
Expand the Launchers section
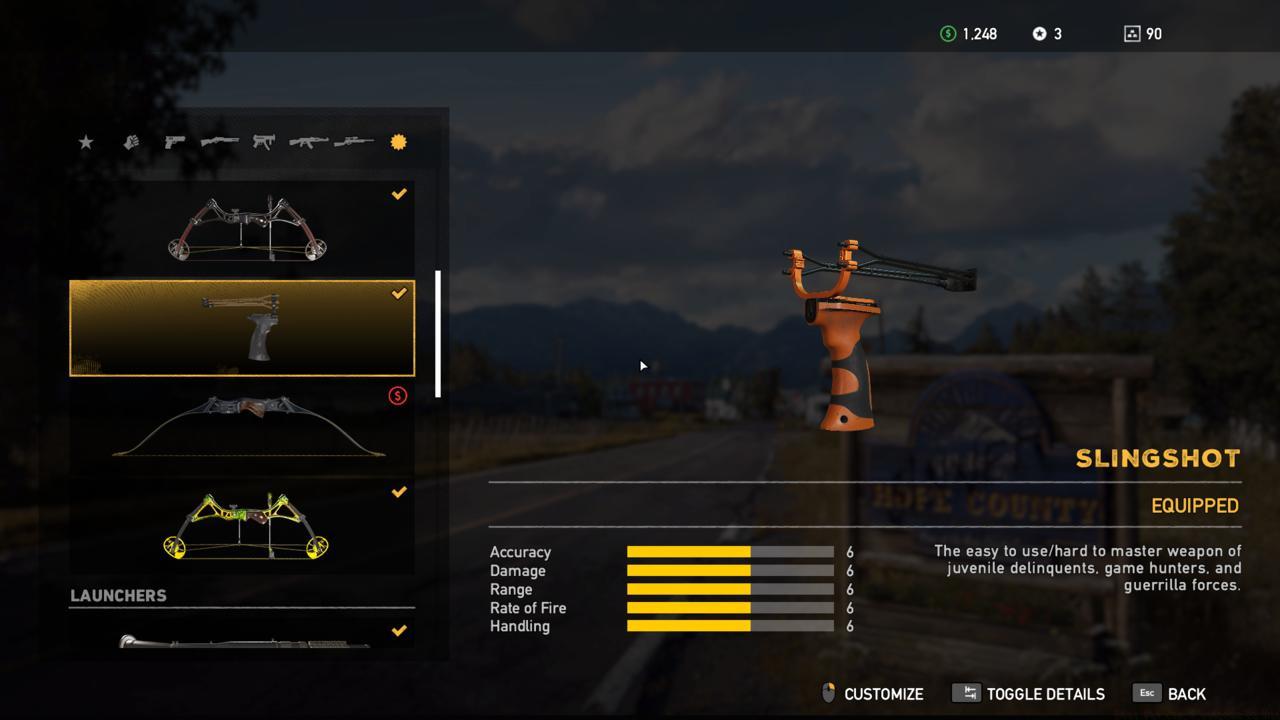(x=119, y=595)
